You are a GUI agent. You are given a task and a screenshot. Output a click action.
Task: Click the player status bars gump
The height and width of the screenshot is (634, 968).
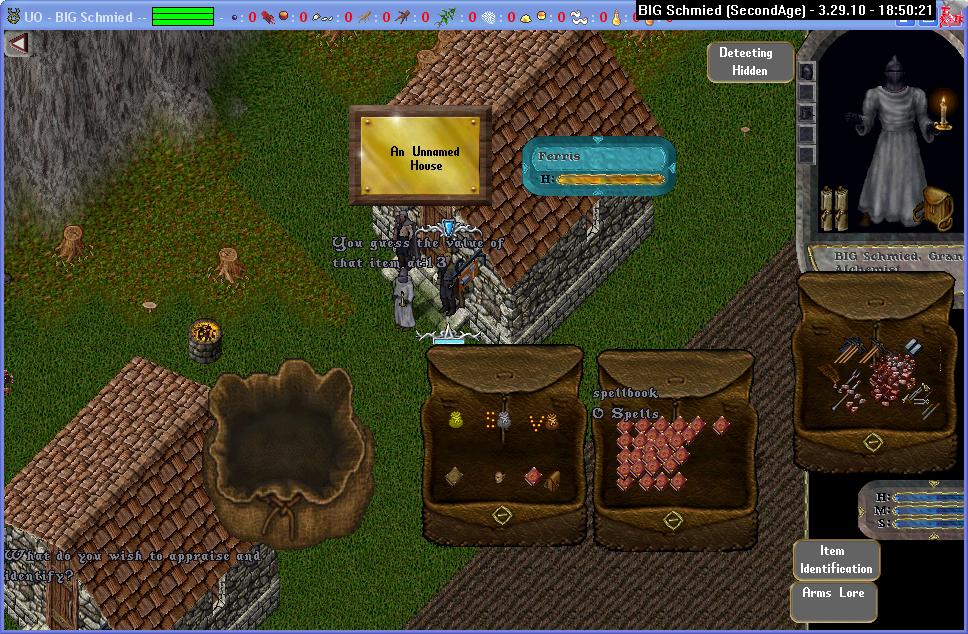point(914,510)
